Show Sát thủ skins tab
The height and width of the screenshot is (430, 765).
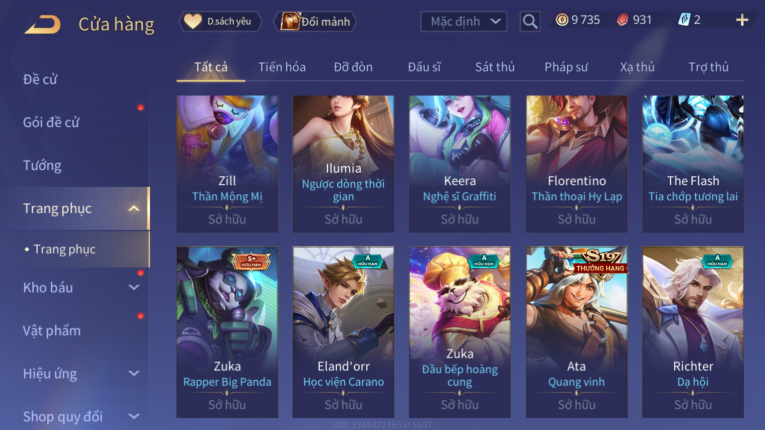tap(495, 67)
